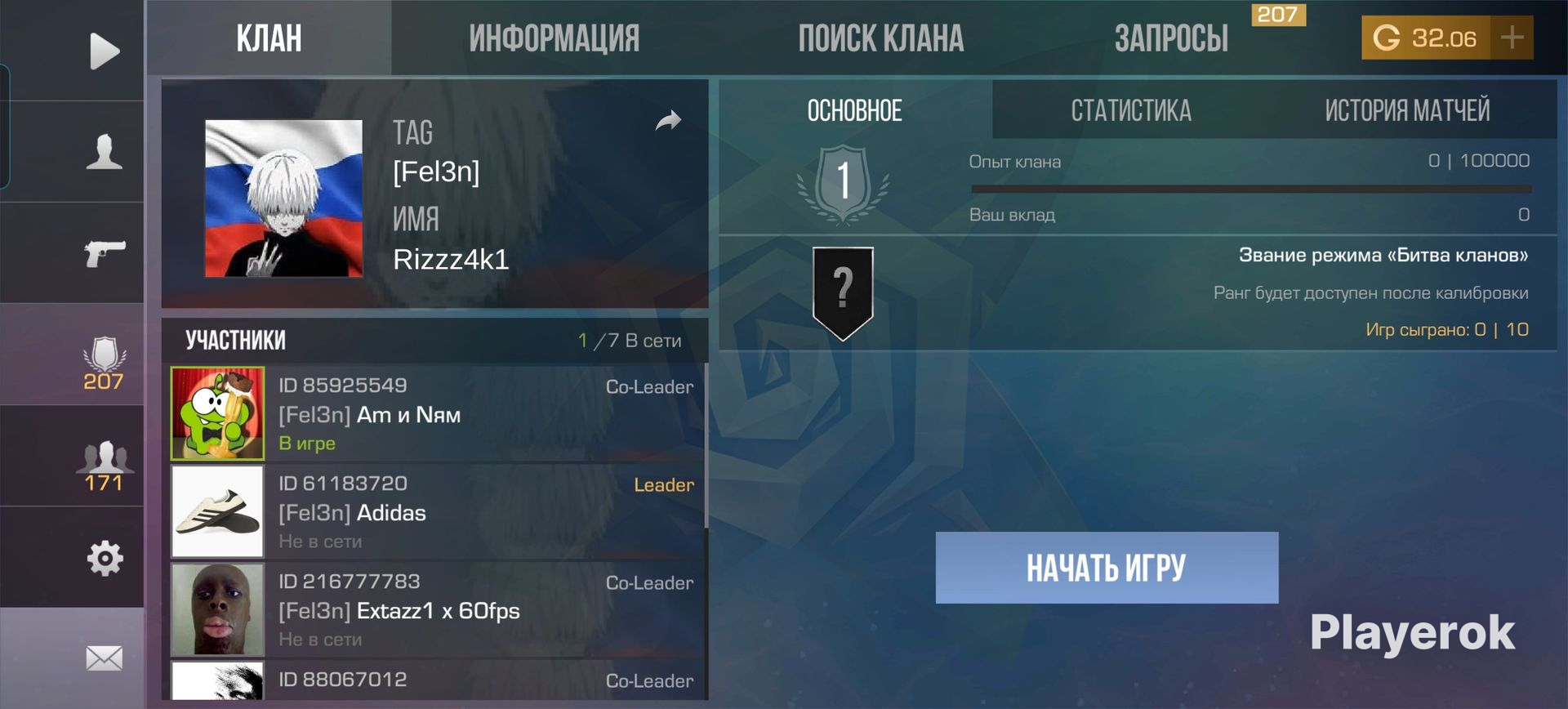This screenshot has height=709, width=1568.
Task: Share the clan with the arrow icon
Action: pyautogui.click(x=668, y=122)
